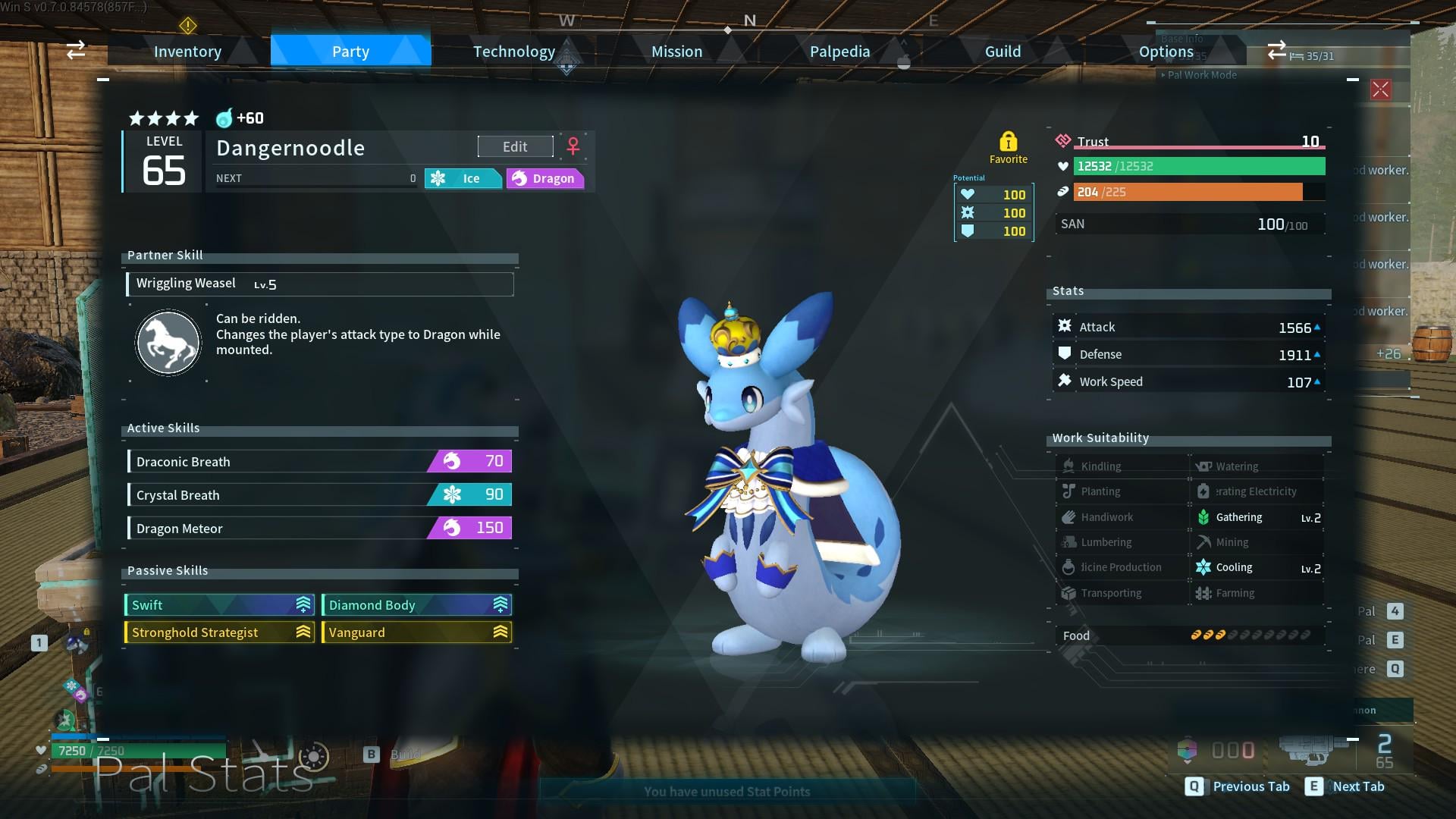This screenshot has width=1456, height=819.
Task: Show the Palpedia tab
Action: (839, 52)
